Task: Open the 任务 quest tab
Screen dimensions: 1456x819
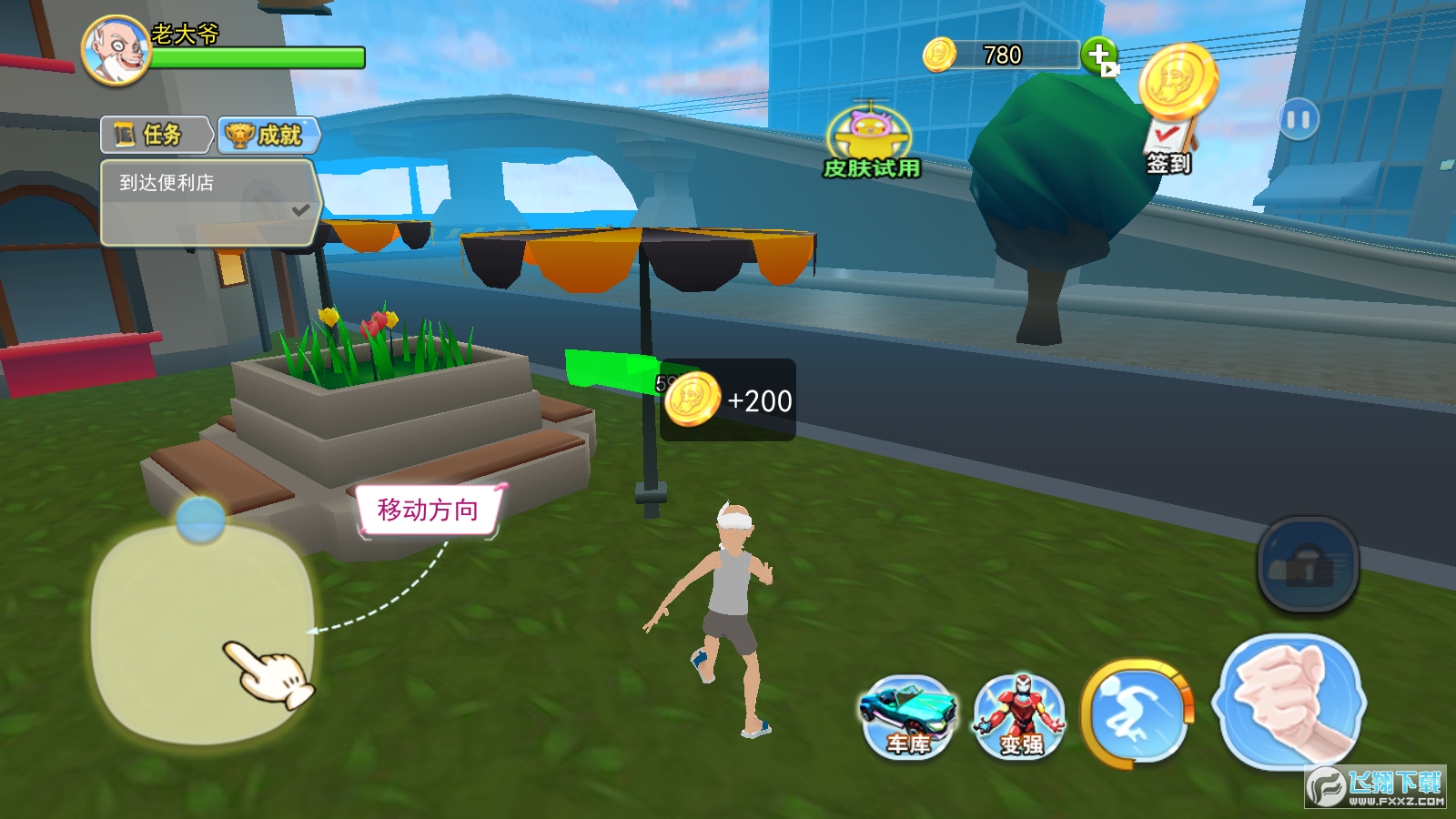Action: coord(155,135)
